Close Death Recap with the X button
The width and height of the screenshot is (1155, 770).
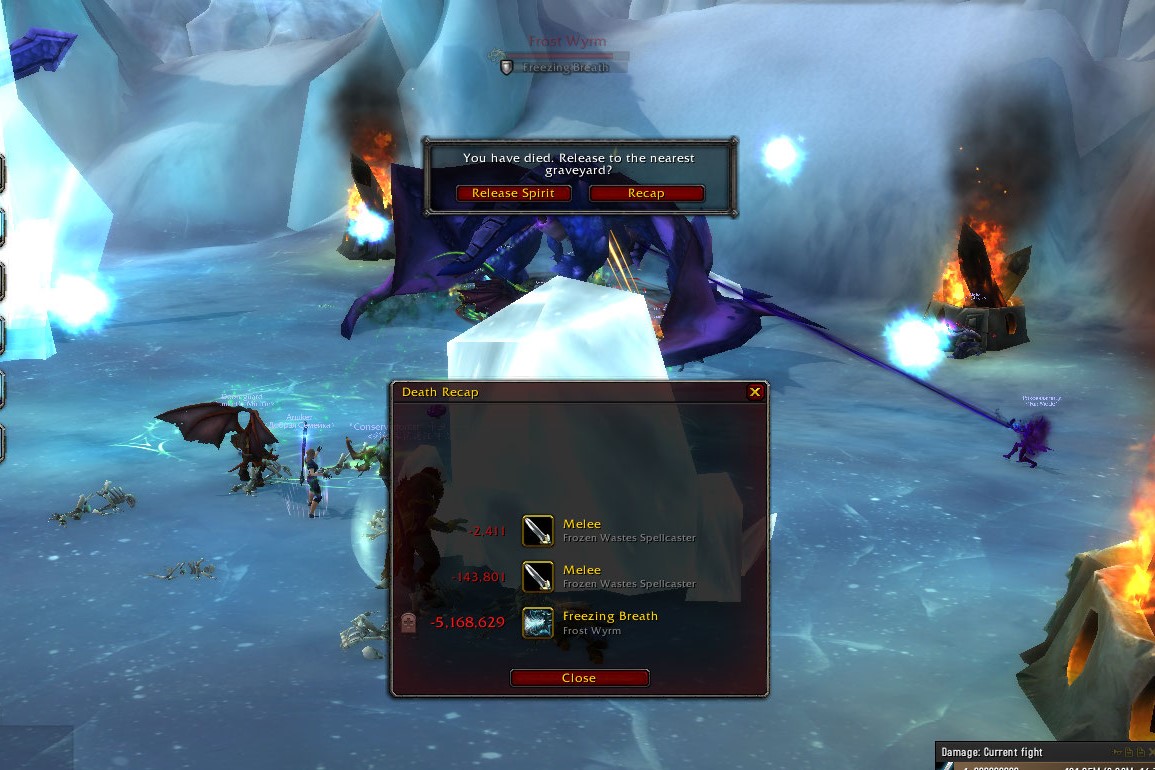pos(755,393)
